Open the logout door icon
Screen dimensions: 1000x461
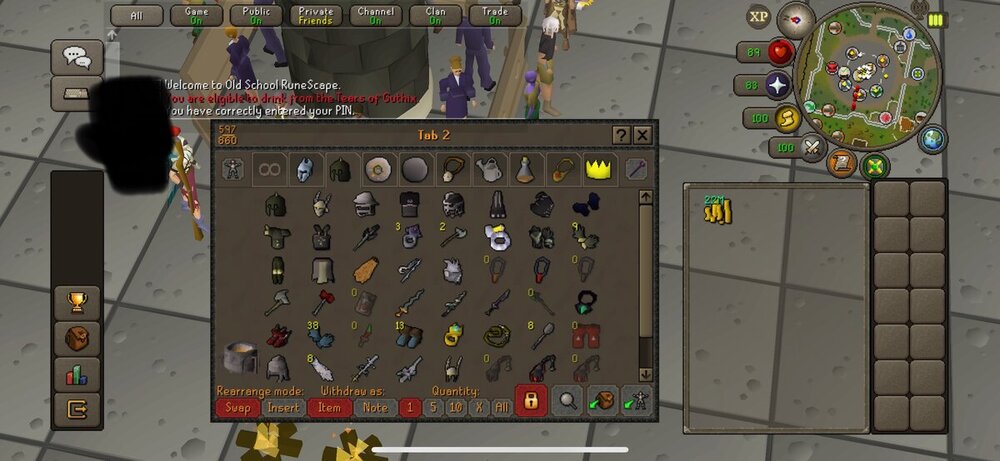[76, 408]
